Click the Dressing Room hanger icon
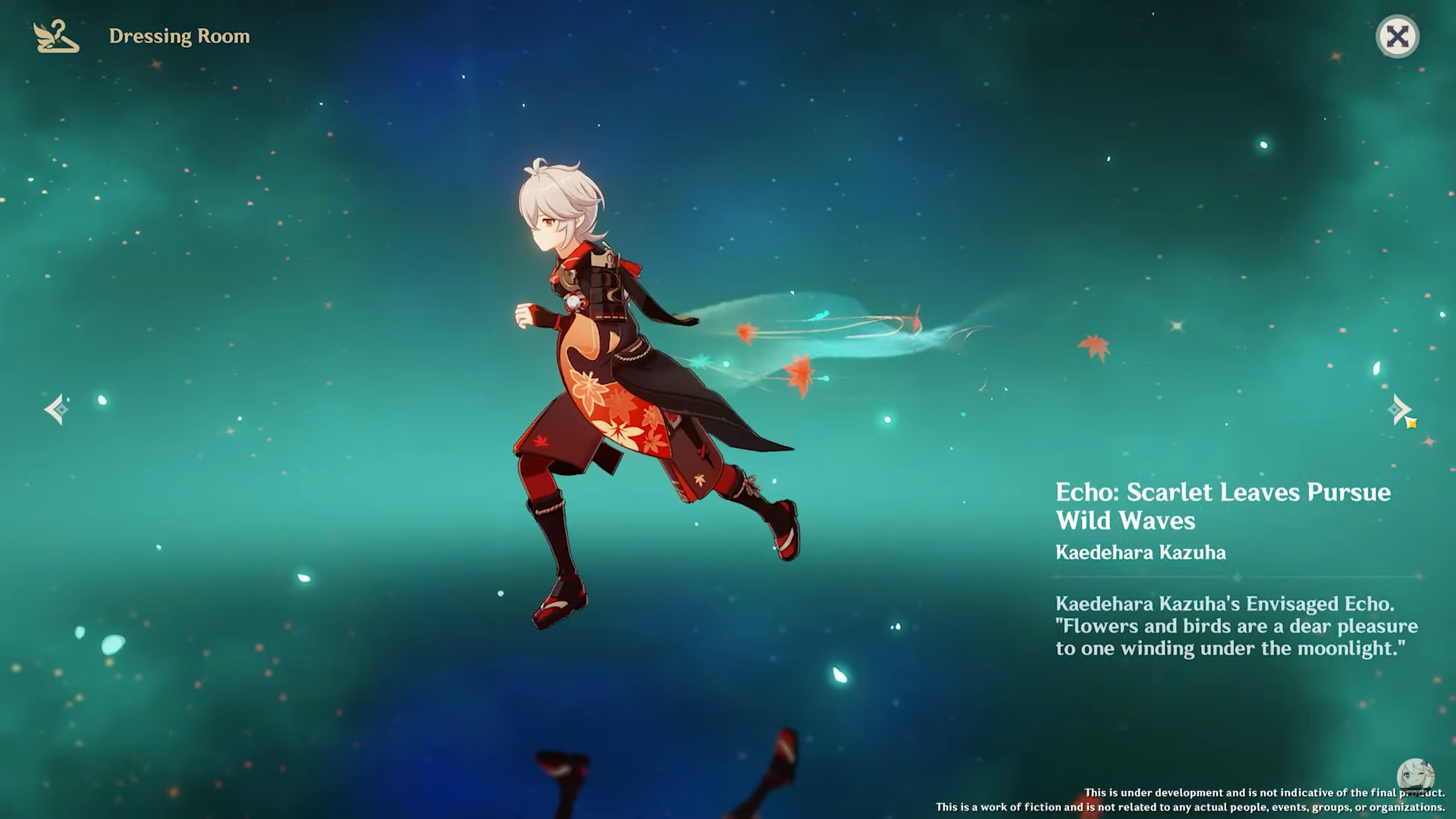 pyautogui.click(x=56, y=36)
